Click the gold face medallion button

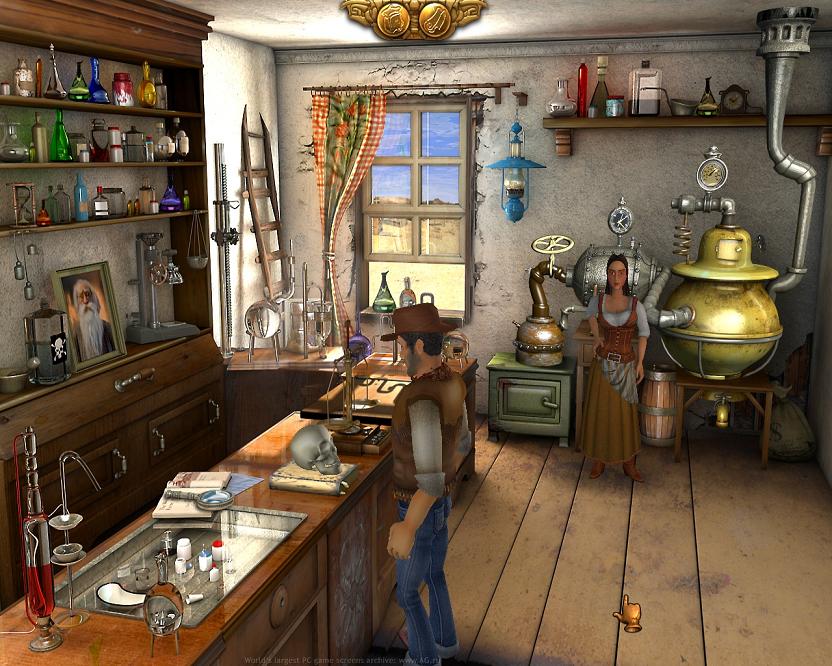393,19
